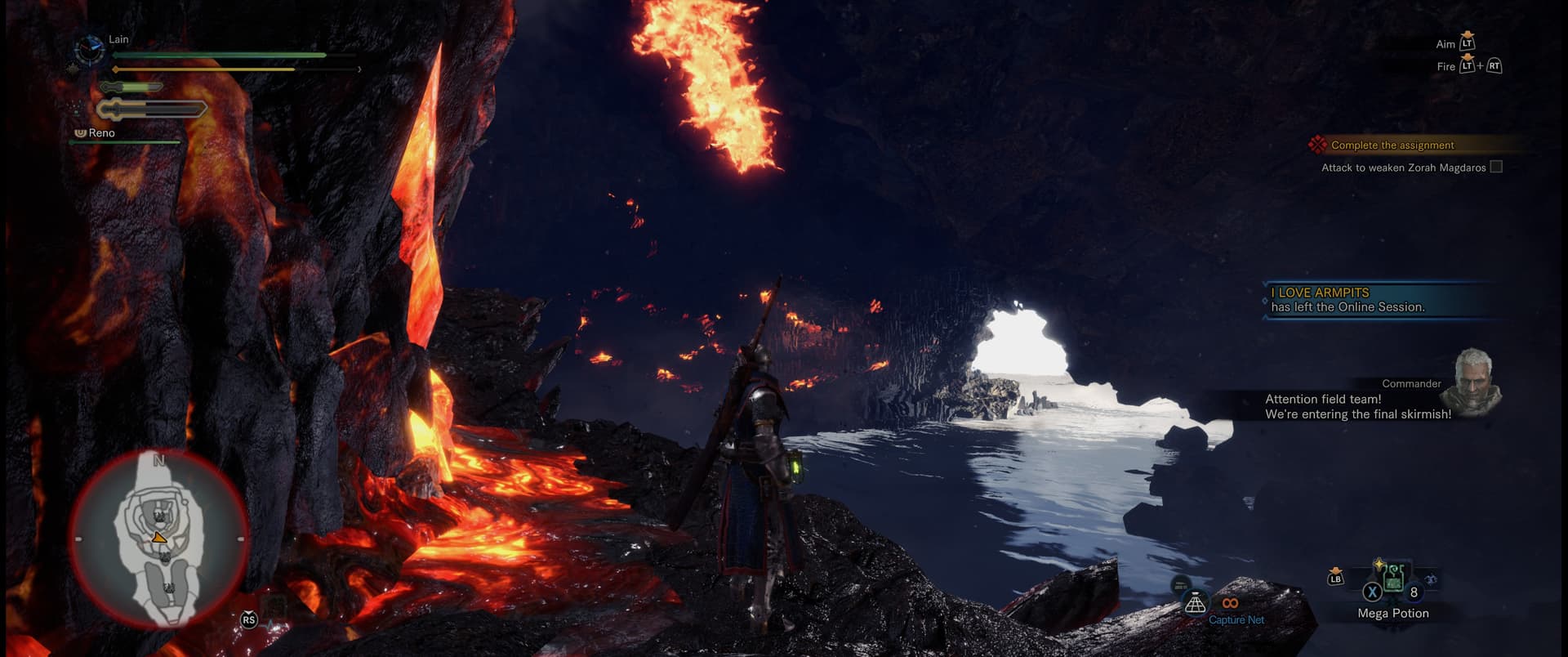Click the quest timer clock icon
This screenshot has width=1568, height=657.
[x=90, y=51]
